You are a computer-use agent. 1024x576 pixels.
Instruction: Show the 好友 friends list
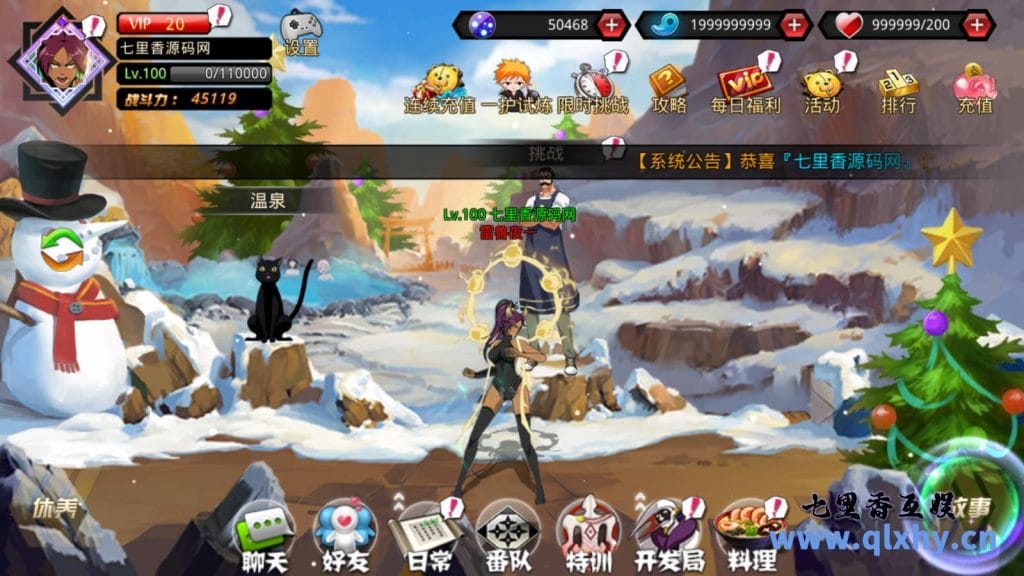(344, 536)
